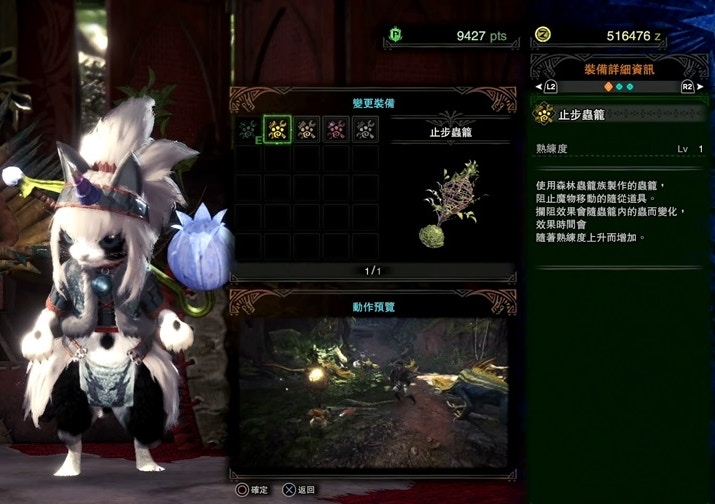The width and height of the screenshot is (715, 504).
Task: Select the tan-colored gadget icon slot
Action: coord(307,130)
